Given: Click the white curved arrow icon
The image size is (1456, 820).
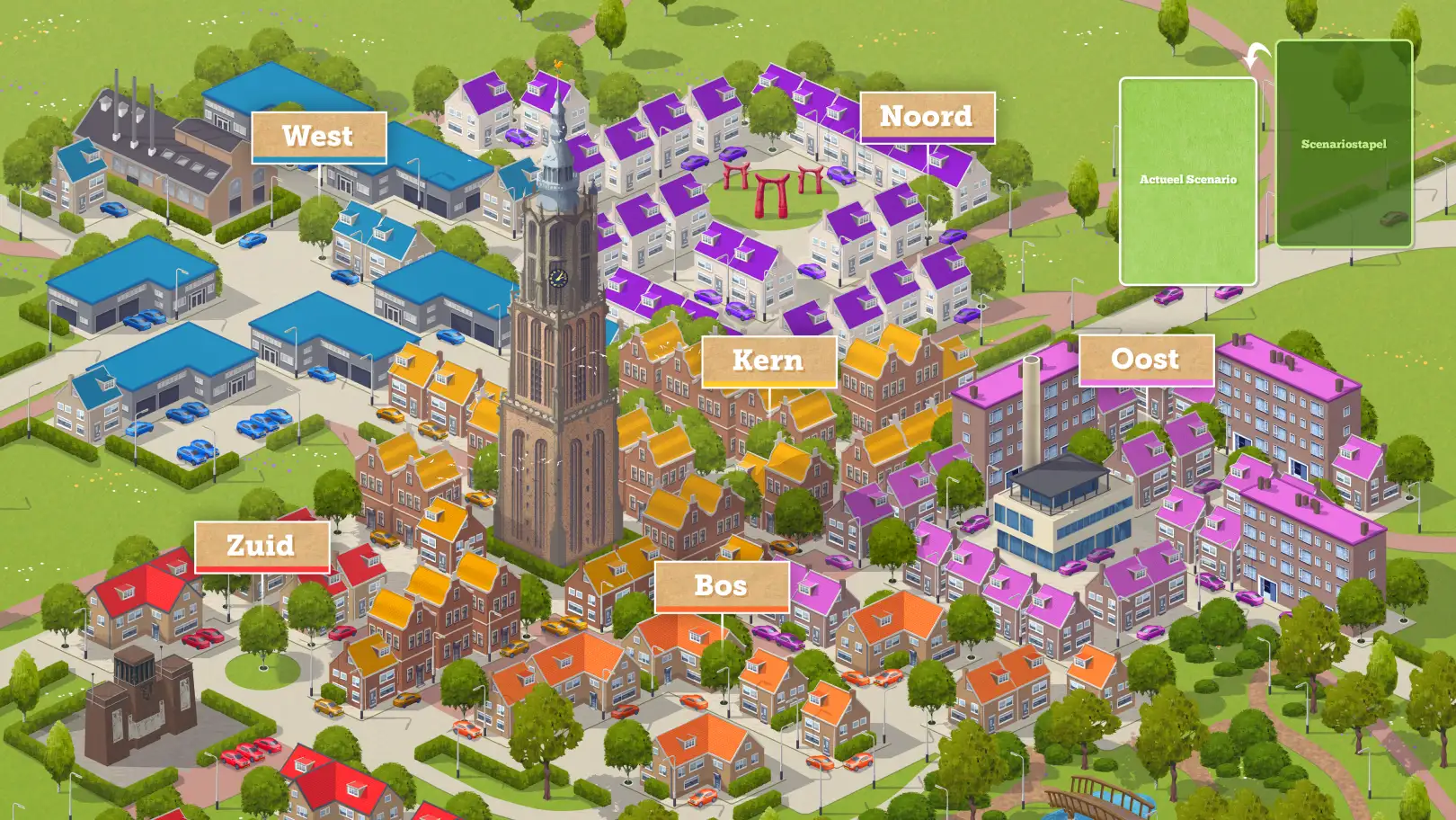Looking at the screenshot, I should pyautogui.click(x=1256, y=55).
